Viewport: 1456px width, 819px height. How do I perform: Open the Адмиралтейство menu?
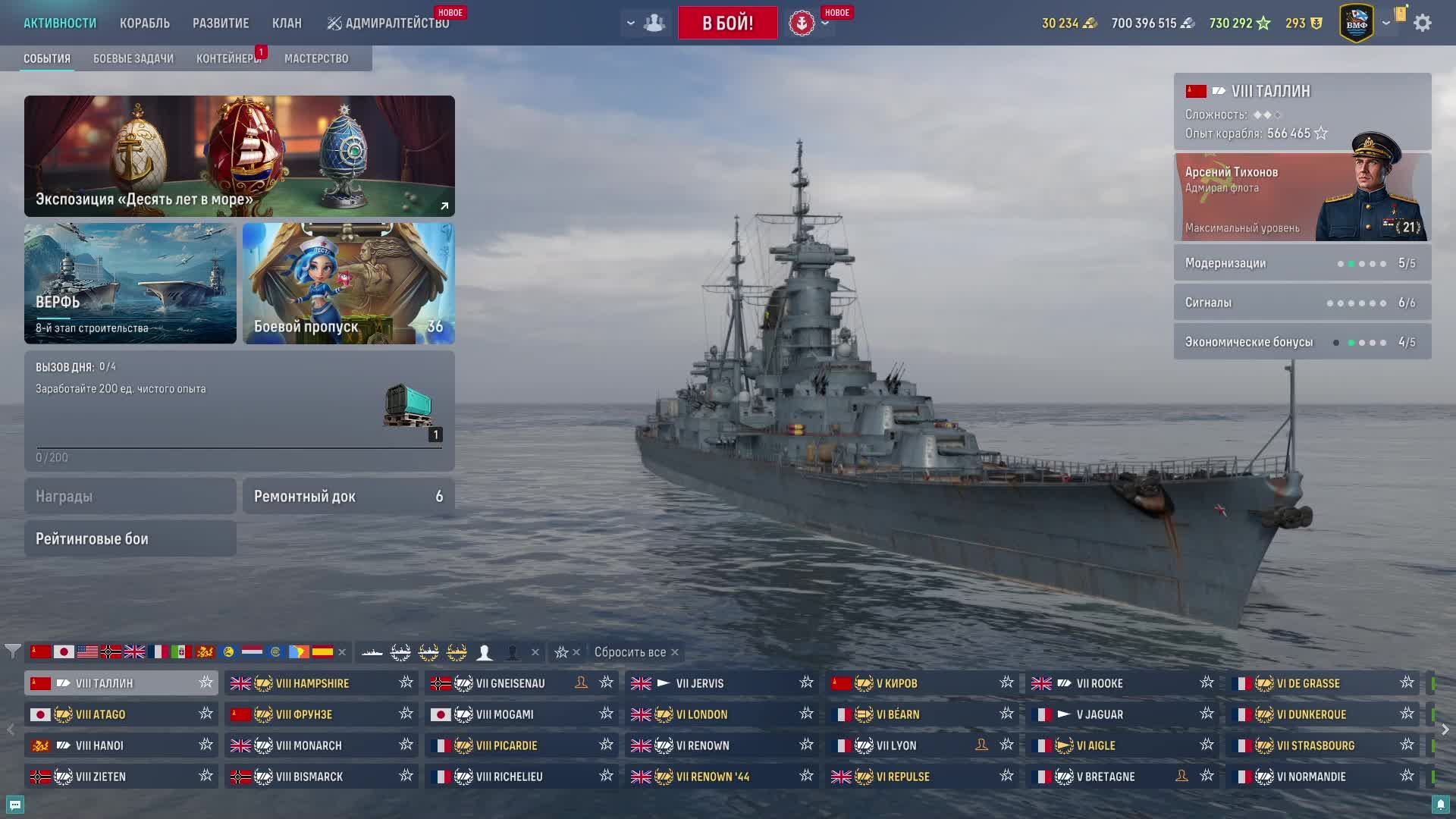388,24
